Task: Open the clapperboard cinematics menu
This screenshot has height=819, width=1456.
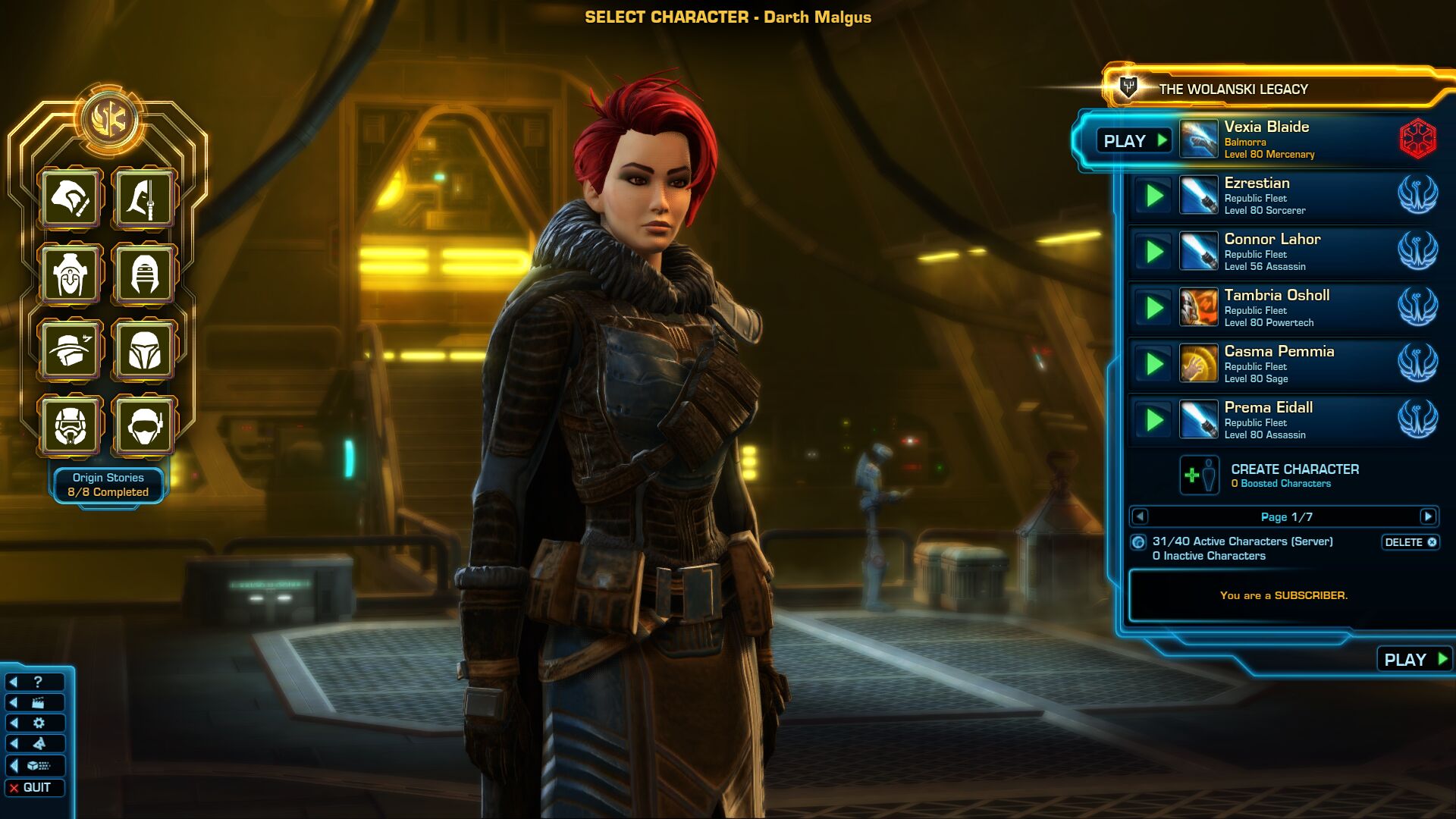Action: pos(35,703)
